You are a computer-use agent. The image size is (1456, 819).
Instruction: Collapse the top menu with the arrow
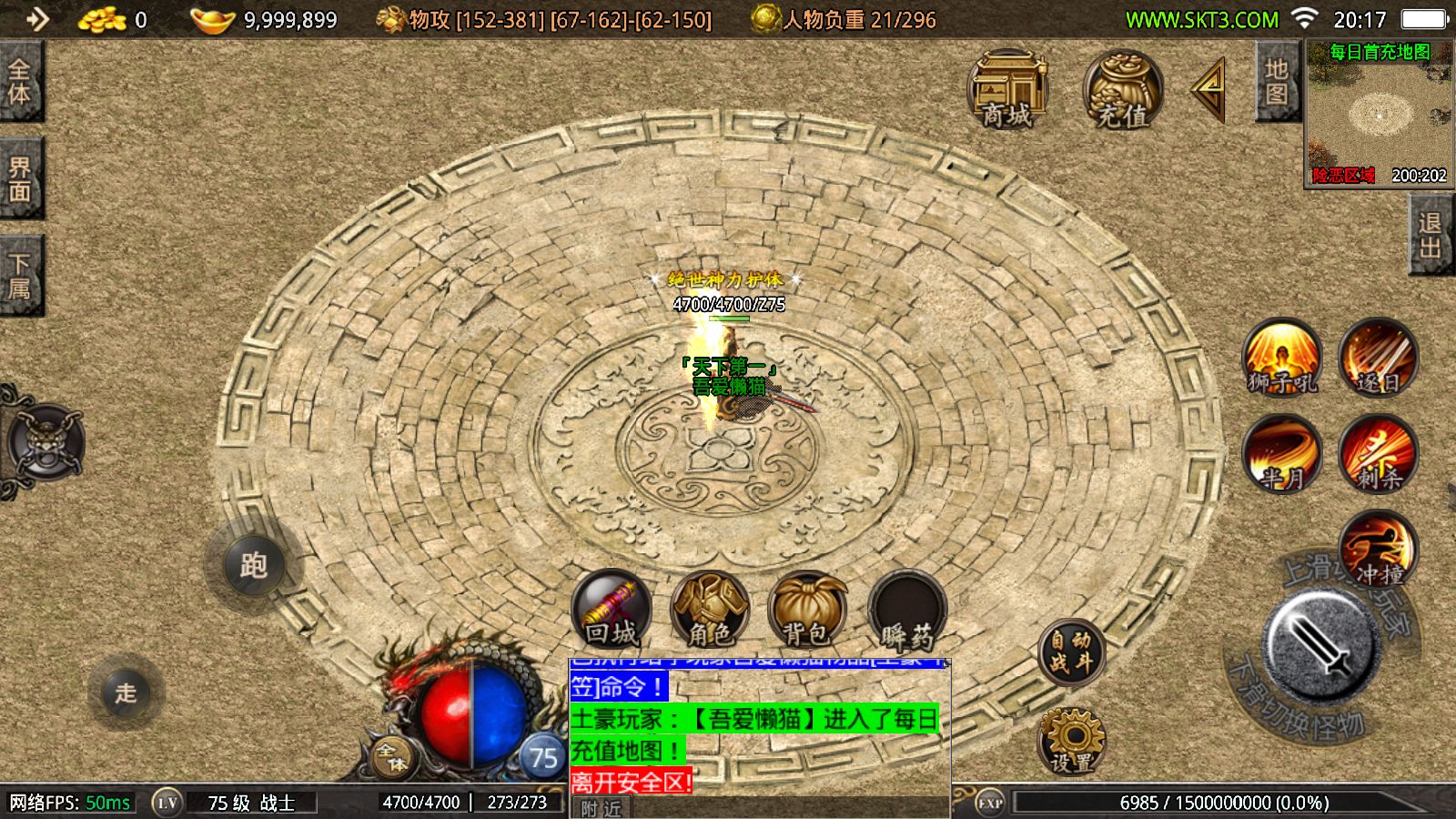(1209, 88)
